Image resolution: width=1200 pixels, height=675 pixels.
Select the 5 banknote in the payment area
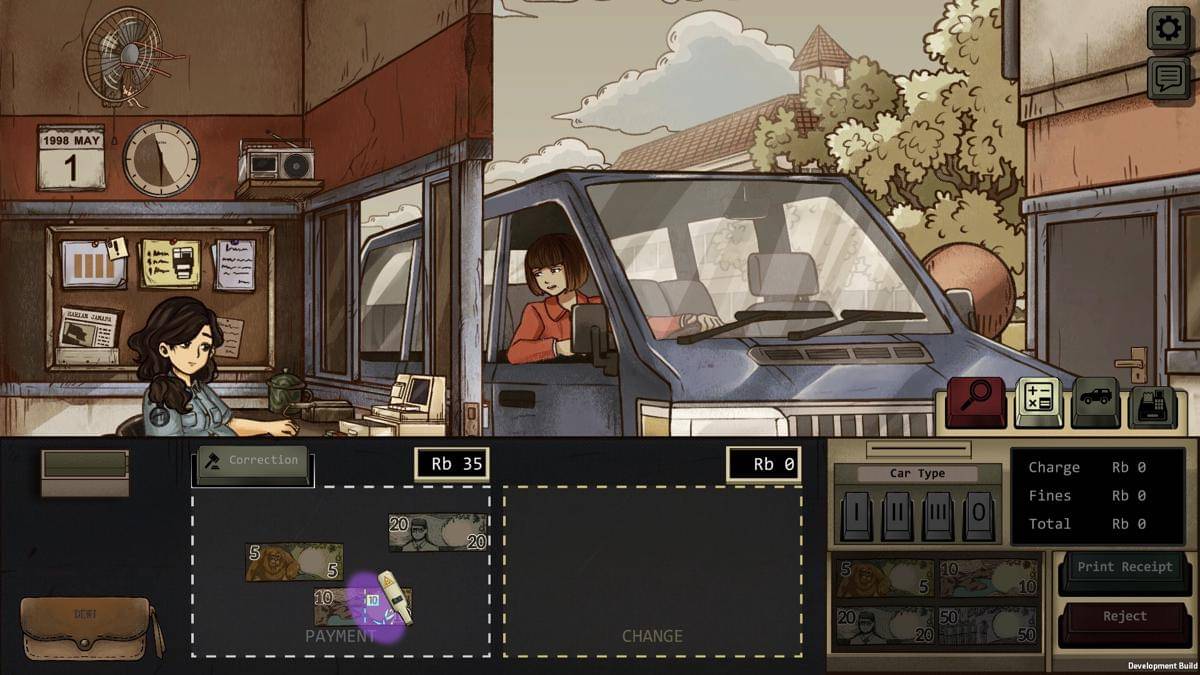(294, 562)
